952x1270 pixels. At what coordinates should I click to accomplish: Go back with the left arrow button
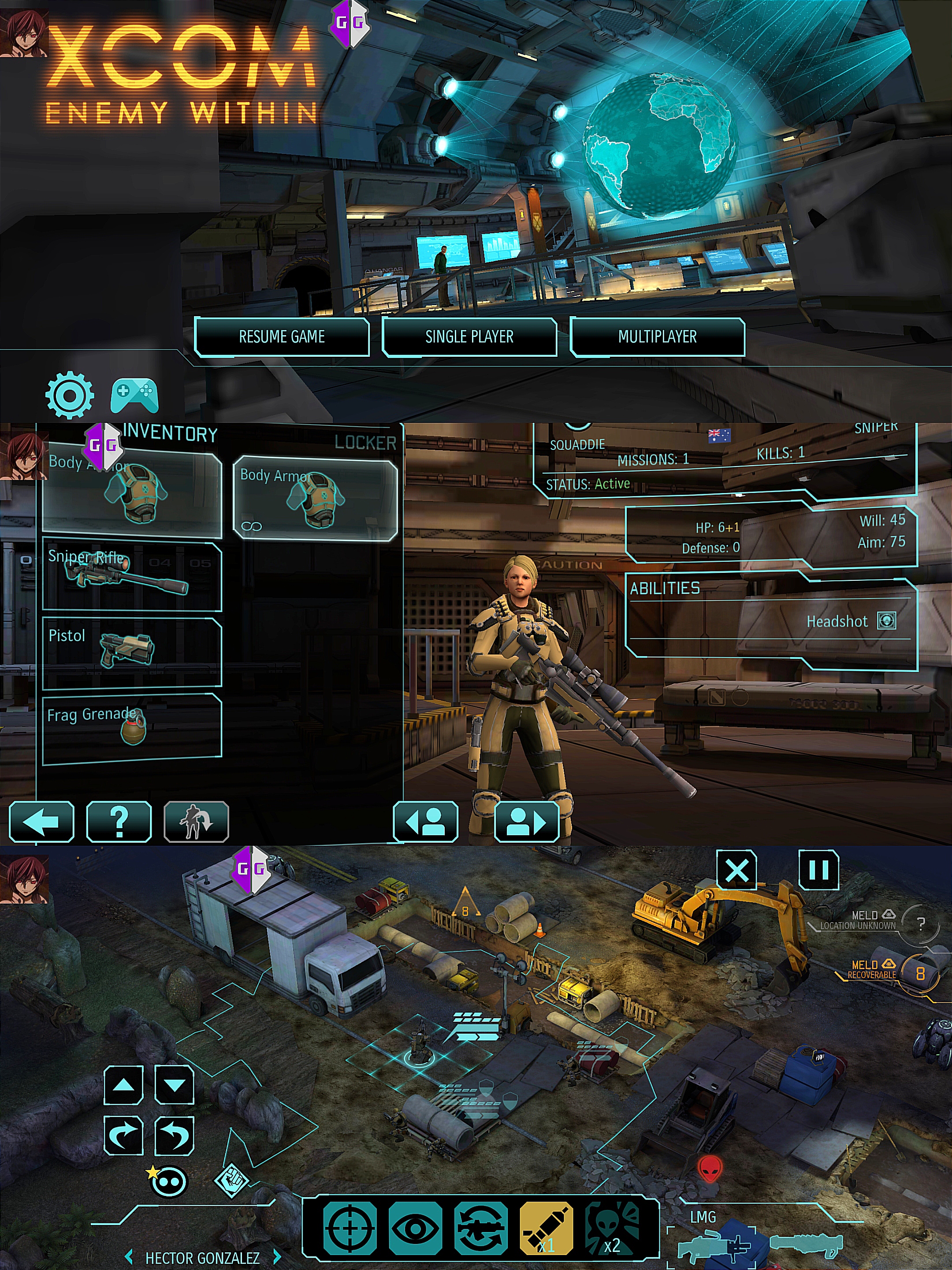point(41,822)
